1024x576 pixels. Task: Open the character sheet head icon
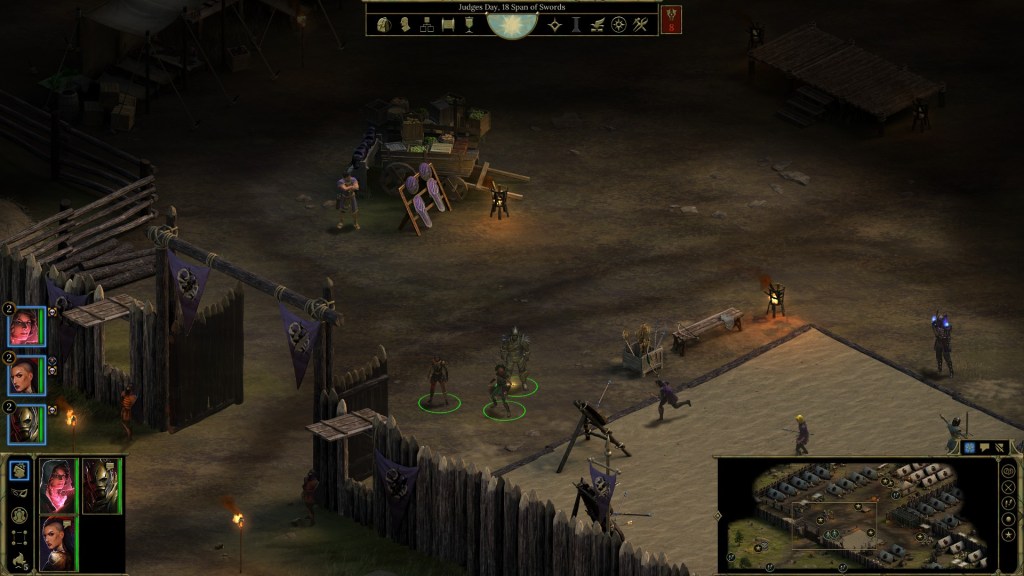[x=405, y=24]
